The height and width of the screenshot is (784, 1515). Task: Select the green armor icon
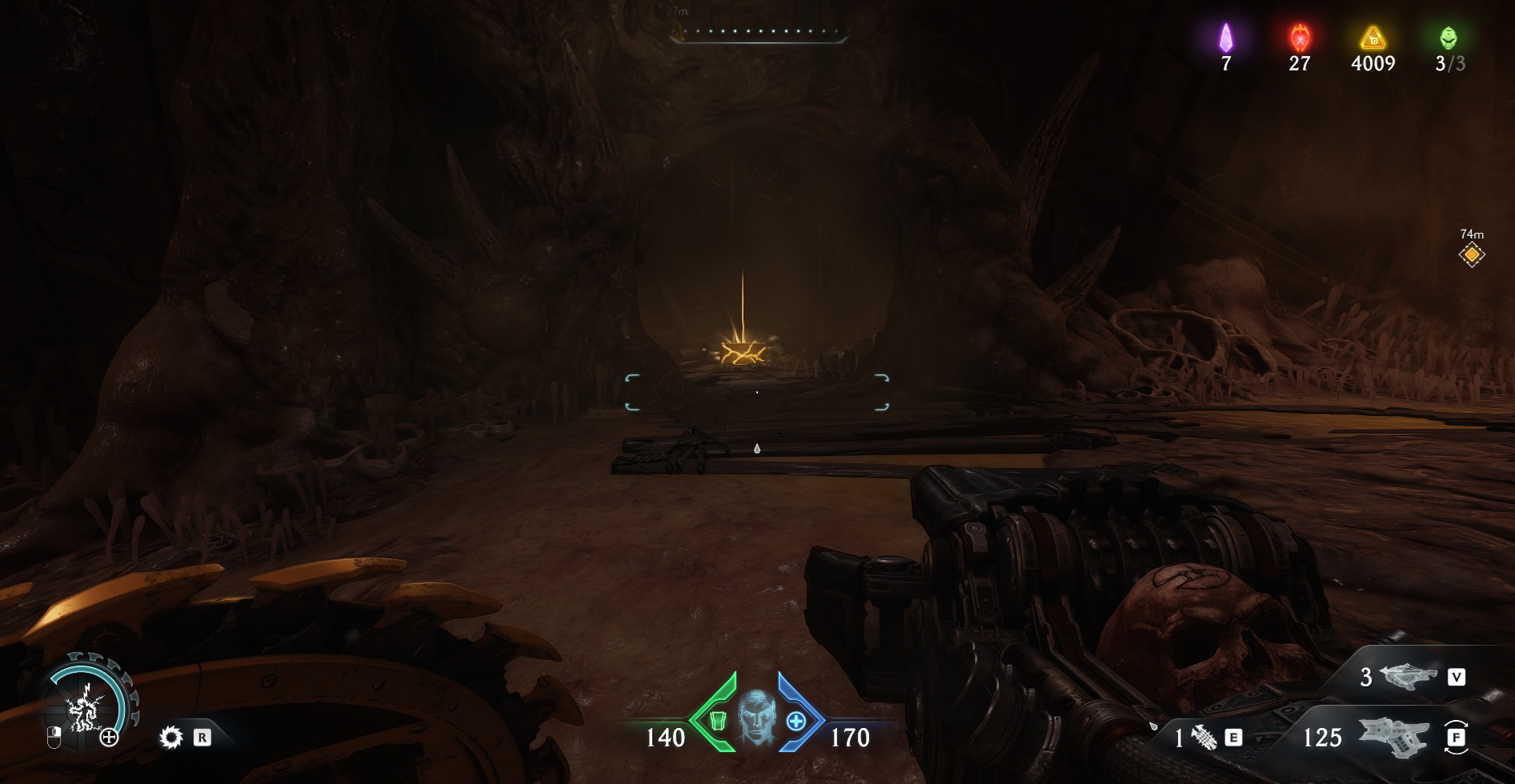tap(718, 721)
